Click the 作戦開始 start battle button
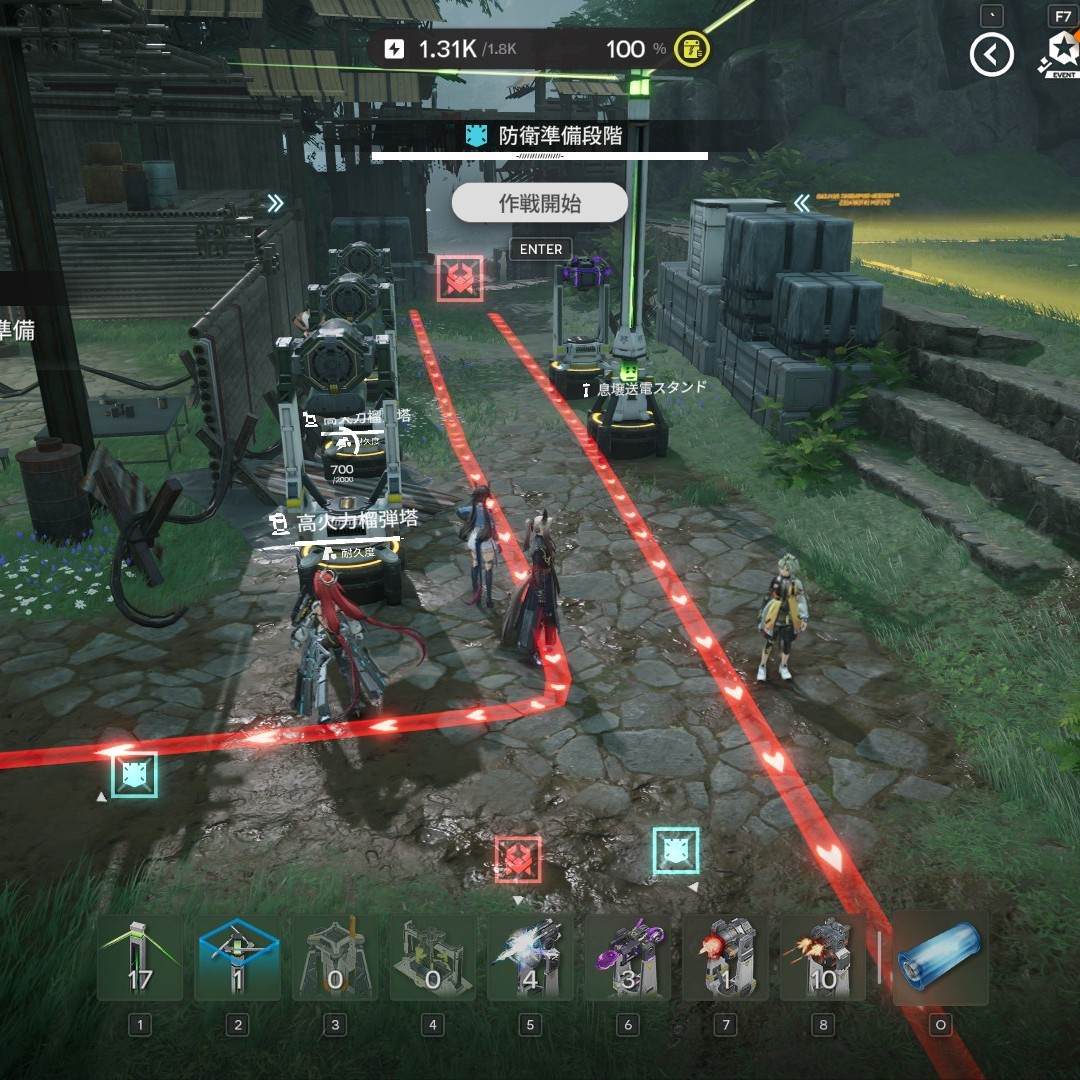The width and height of the screenshot is (1080, 1080). pyautogui.click(x=539, y=204)
